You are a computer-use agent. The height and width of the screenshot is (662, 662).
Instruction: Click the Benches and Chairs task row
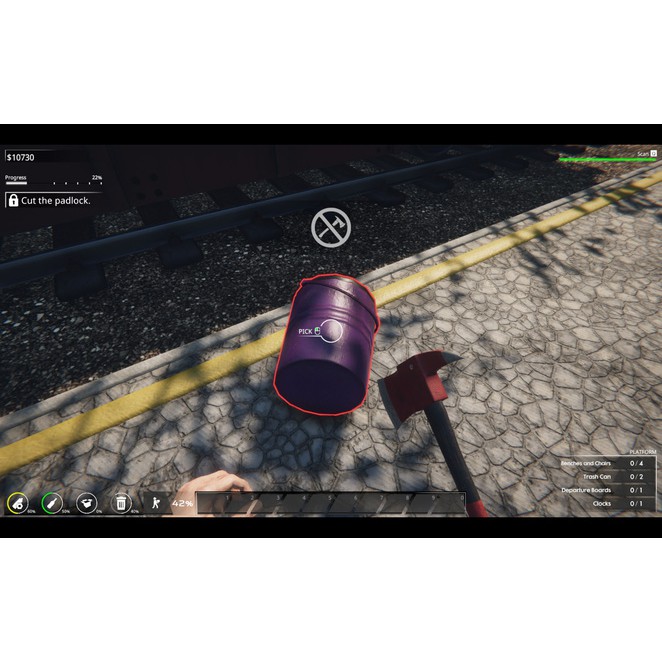tap(601, 463)
